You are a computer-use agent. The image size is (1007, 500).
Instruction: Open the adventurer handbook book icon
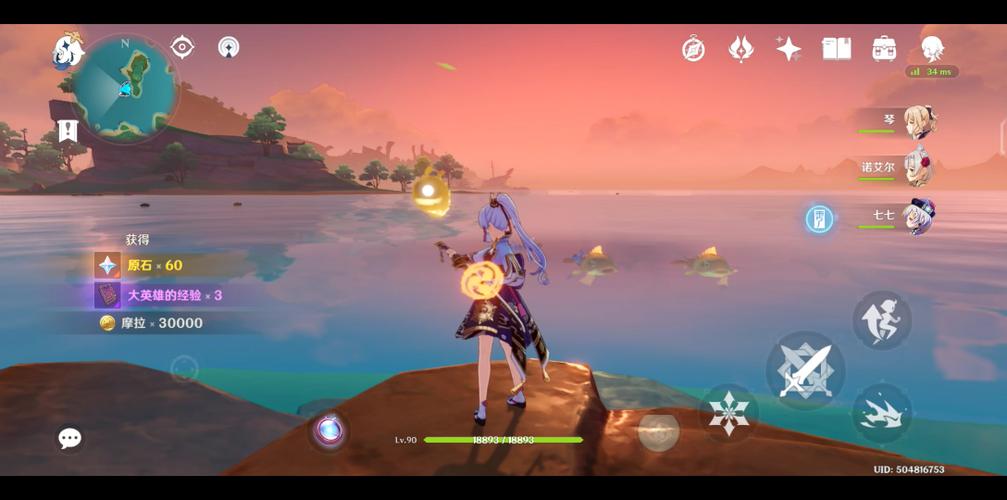click(x=835, y=48)
